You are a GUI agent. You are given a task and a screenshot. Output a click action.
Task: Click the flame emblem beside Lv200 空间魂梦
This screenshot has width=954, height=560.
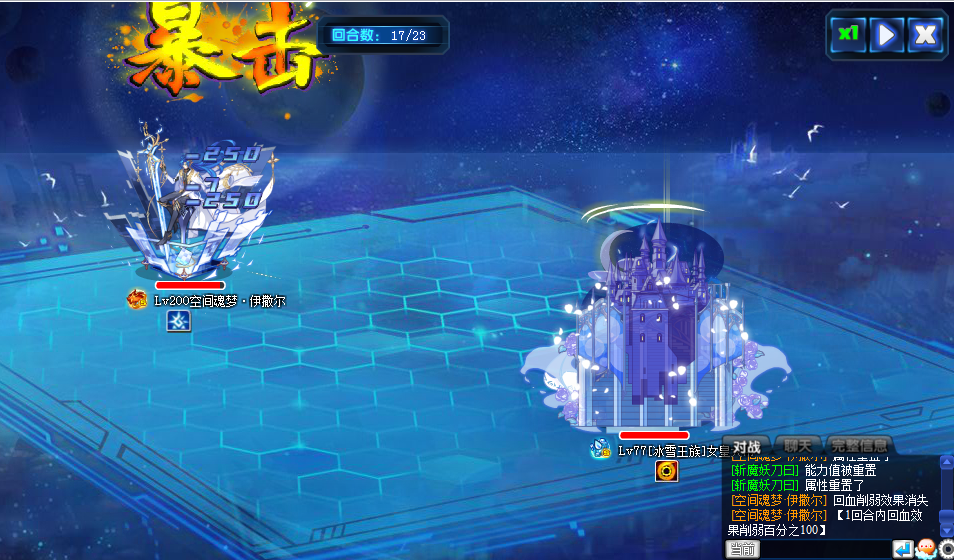(137, 299)
